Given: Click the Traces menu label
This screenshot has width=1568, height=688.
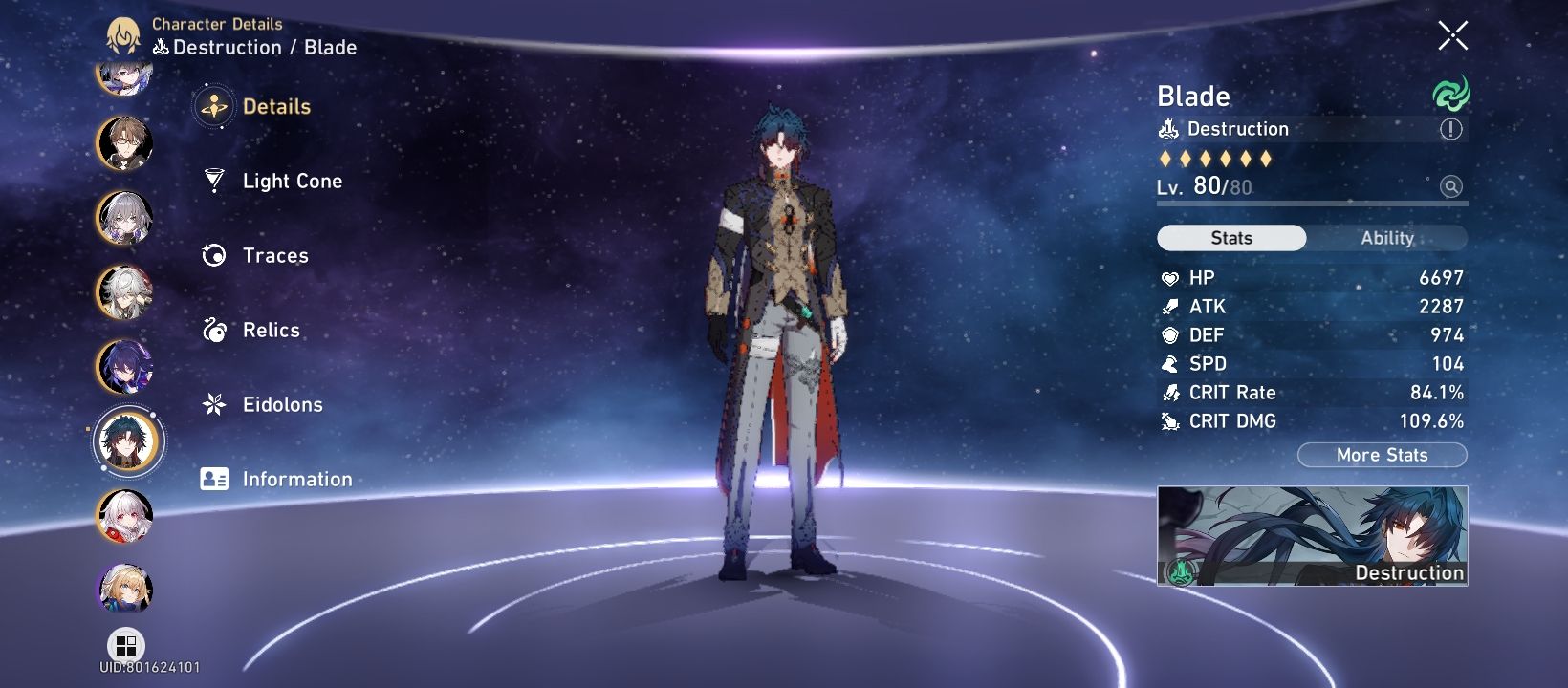Looking at the screenshot, I should click(x=274, y=255).
